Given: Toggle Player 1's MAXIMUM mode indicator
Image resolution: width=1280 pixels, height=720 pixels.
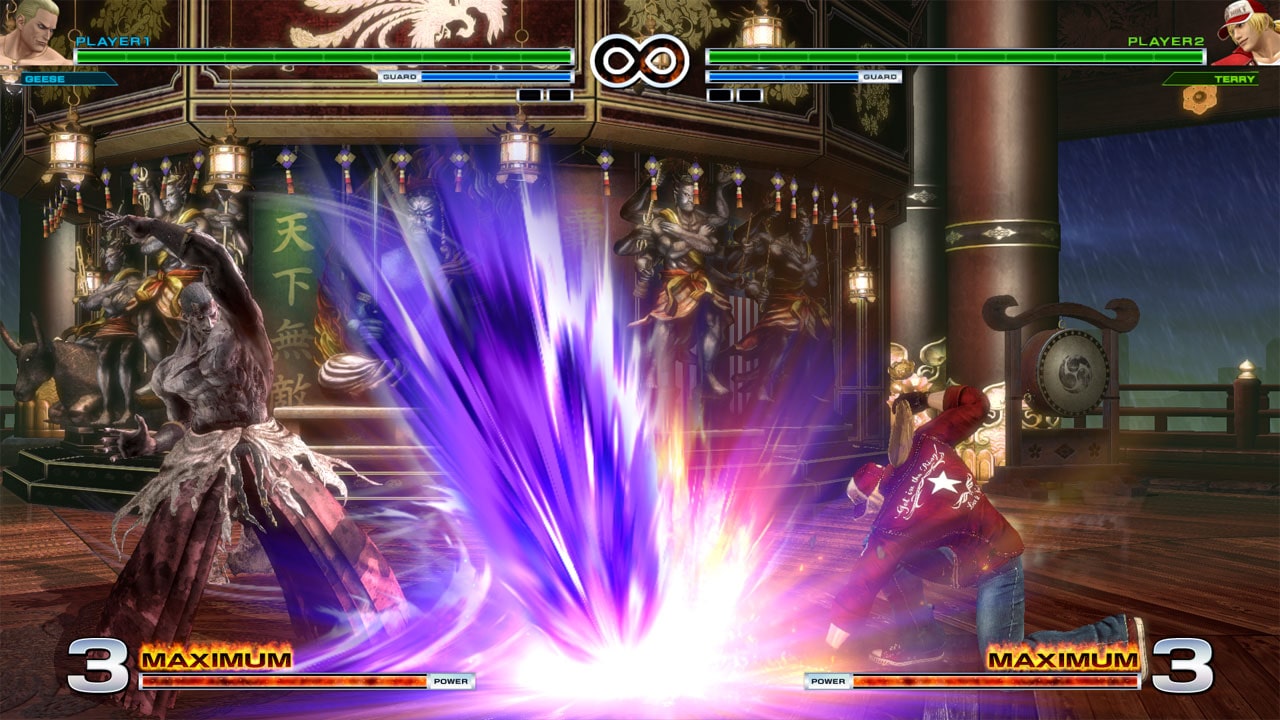Looking at the screenshot, I should point(218,660).
